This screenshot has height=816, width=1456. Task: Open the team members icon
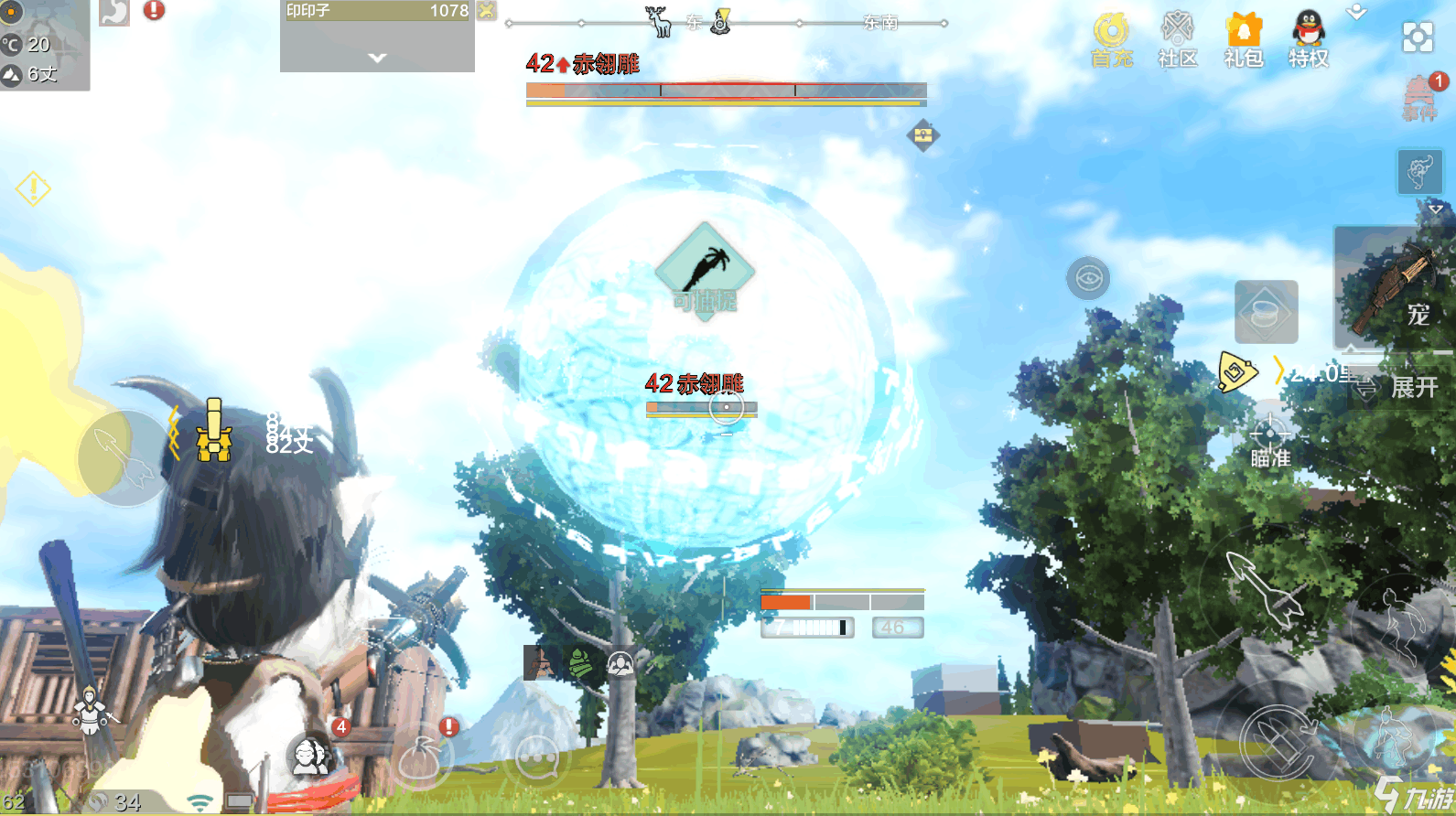pos(310,757)
